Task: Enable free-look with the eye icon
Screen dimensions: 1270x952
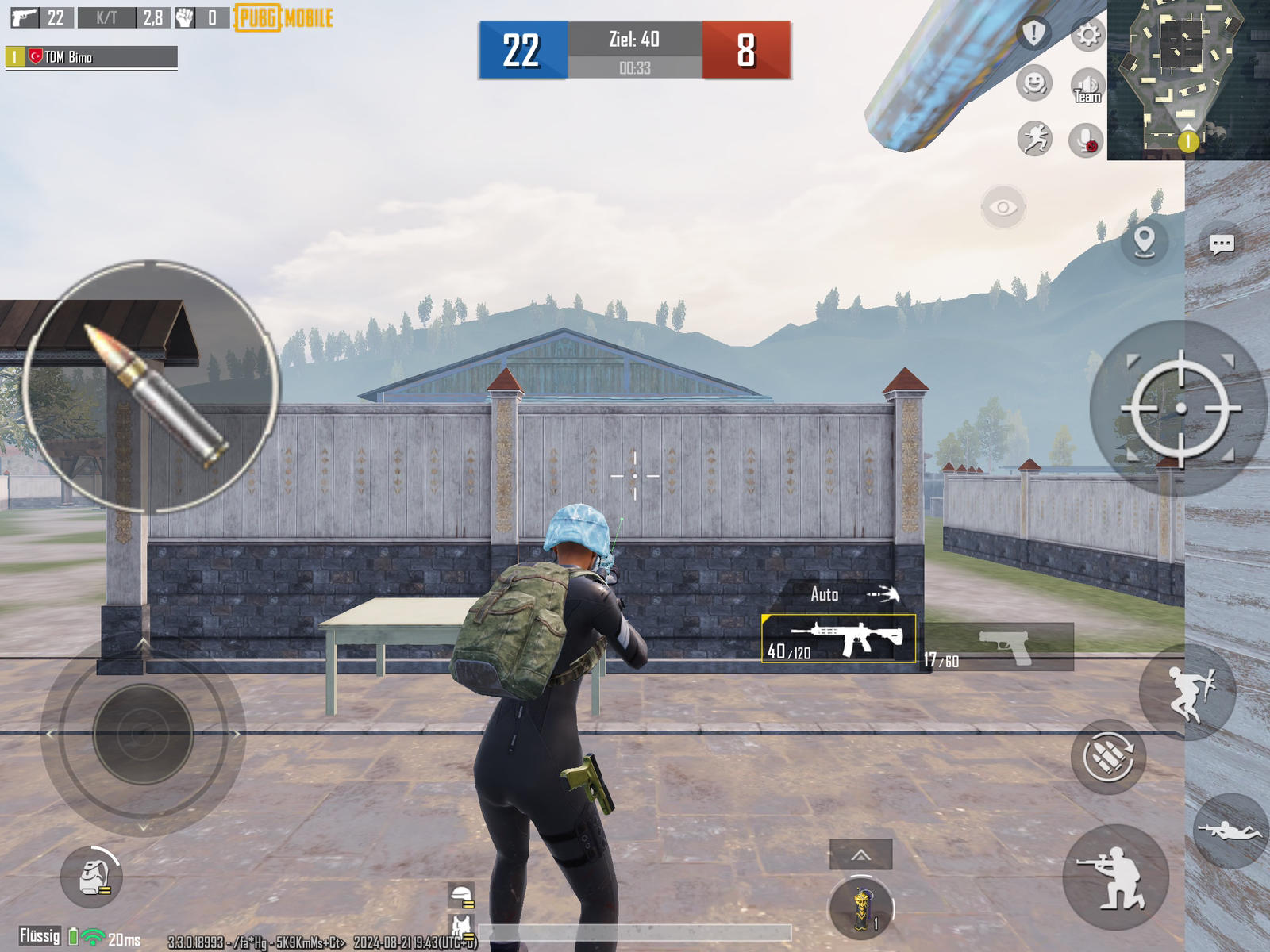Action: [x=1003, y=207]
